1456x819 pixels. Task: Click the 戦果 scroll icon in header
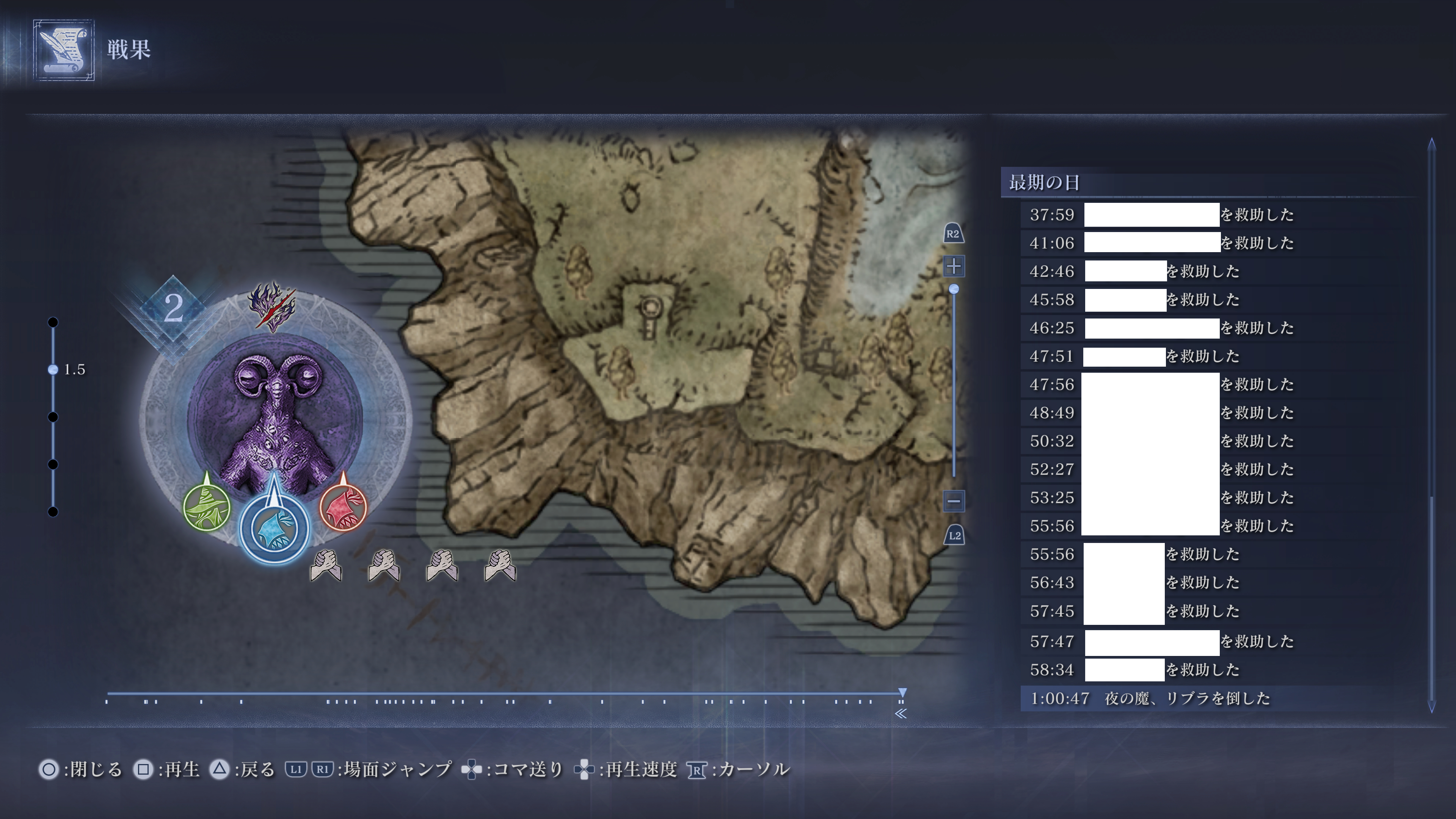(63, 50)
